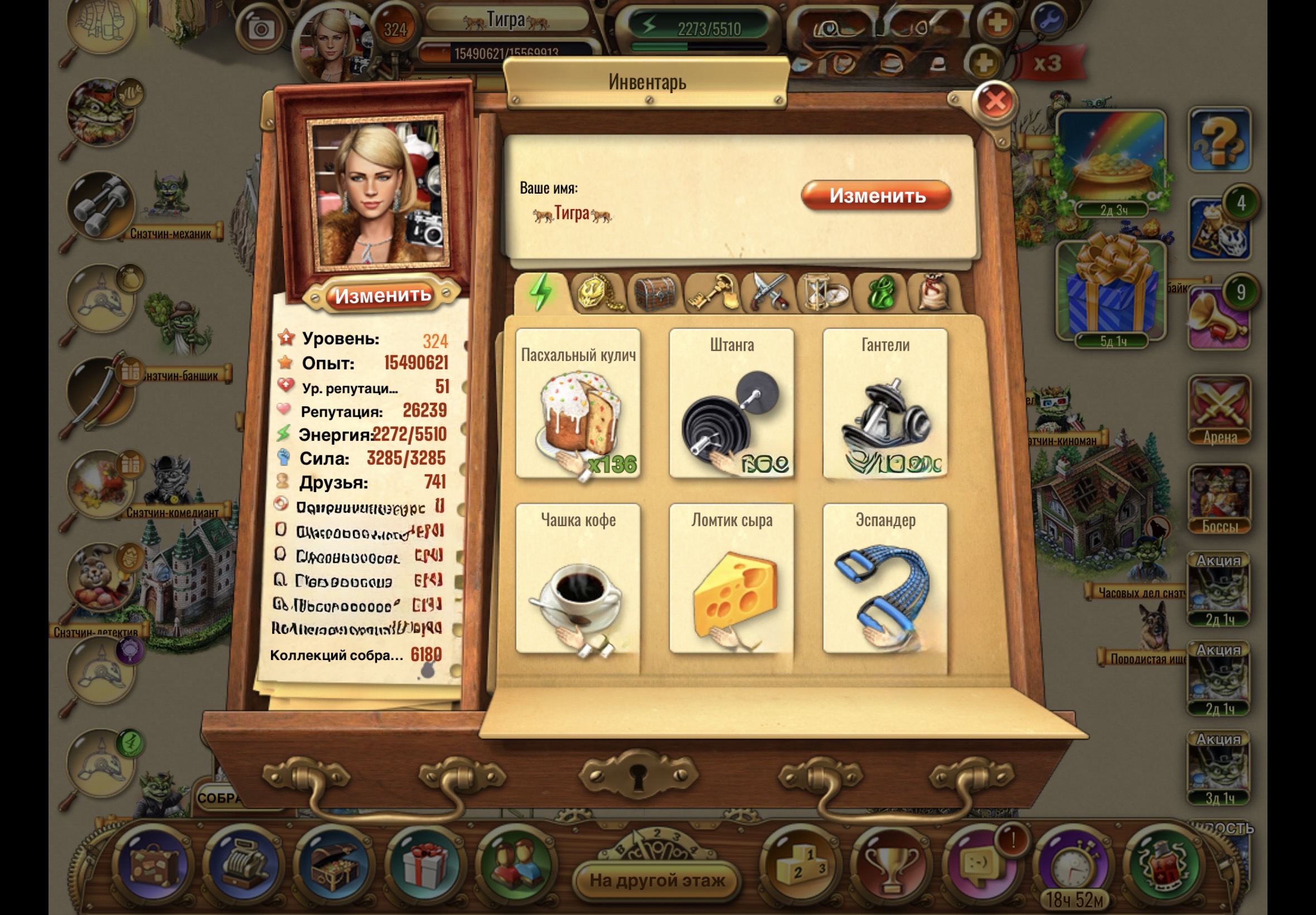Select the Пасхальный кулич item
This screenshot has height=915, width=1316.
578,403
